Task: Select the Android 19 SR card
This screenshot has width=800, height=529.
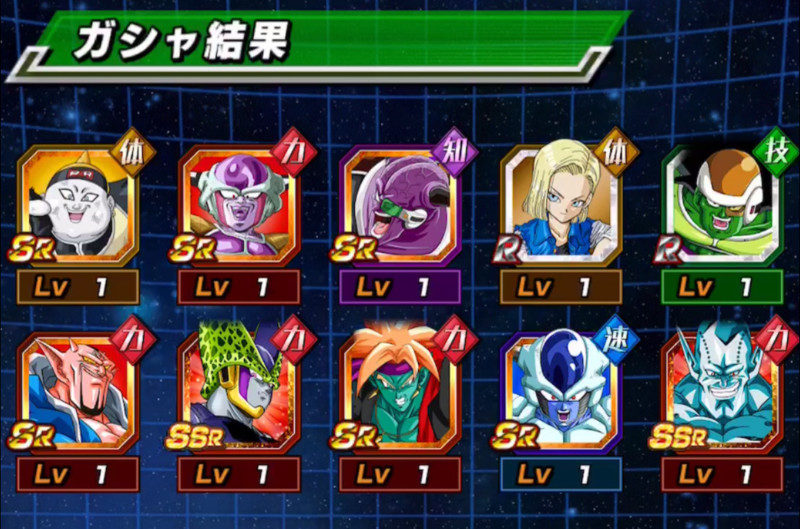Action: pos(77,205)
